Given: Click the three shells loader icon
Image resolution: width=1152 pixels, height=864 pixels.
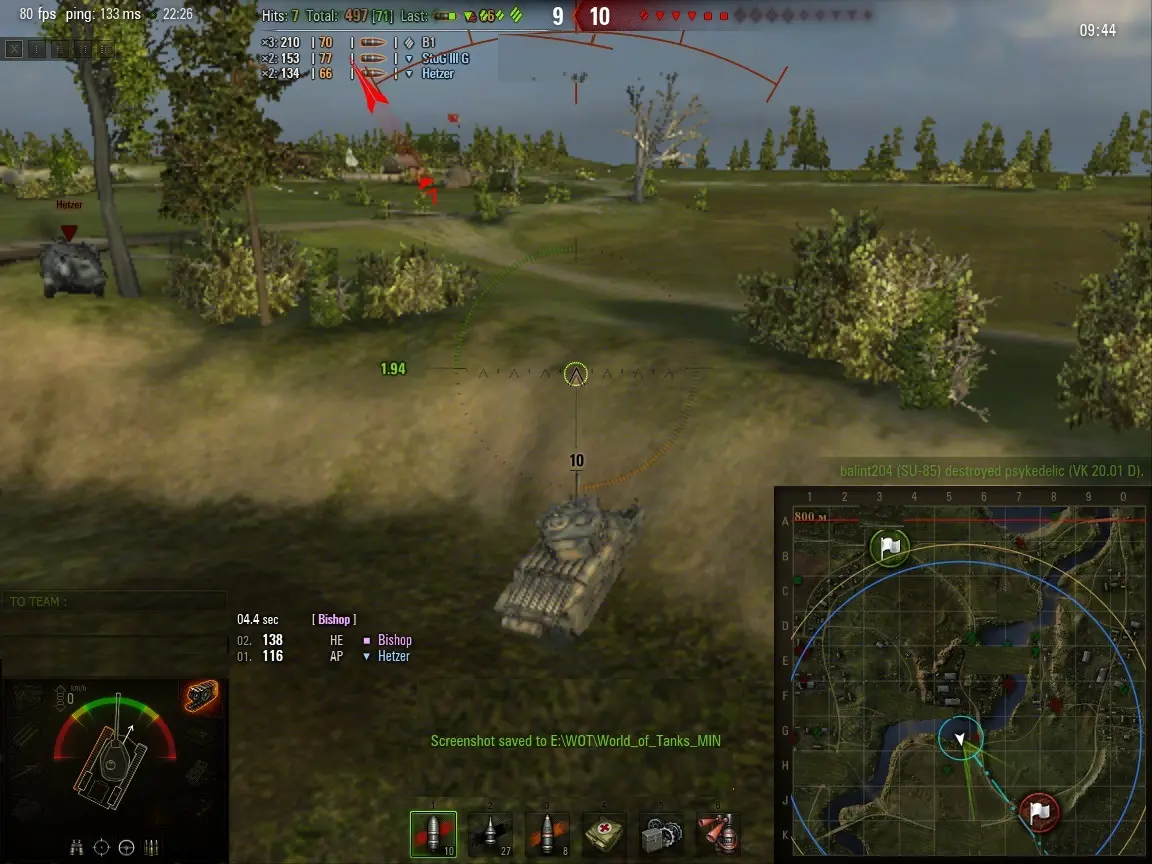Looking at the screenshot, I should [151, 847].
